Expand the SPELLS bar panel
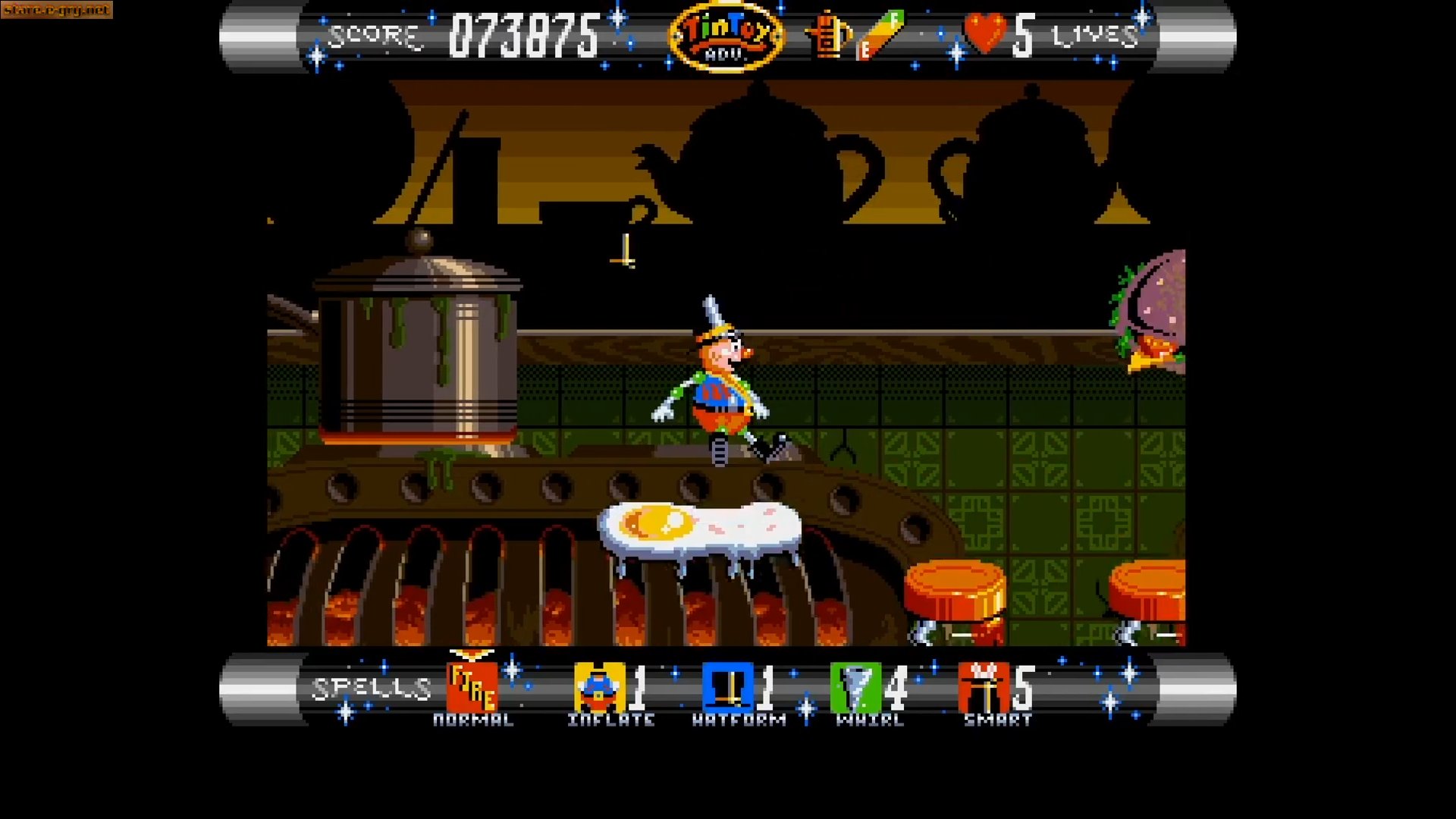 pos(368,686)
